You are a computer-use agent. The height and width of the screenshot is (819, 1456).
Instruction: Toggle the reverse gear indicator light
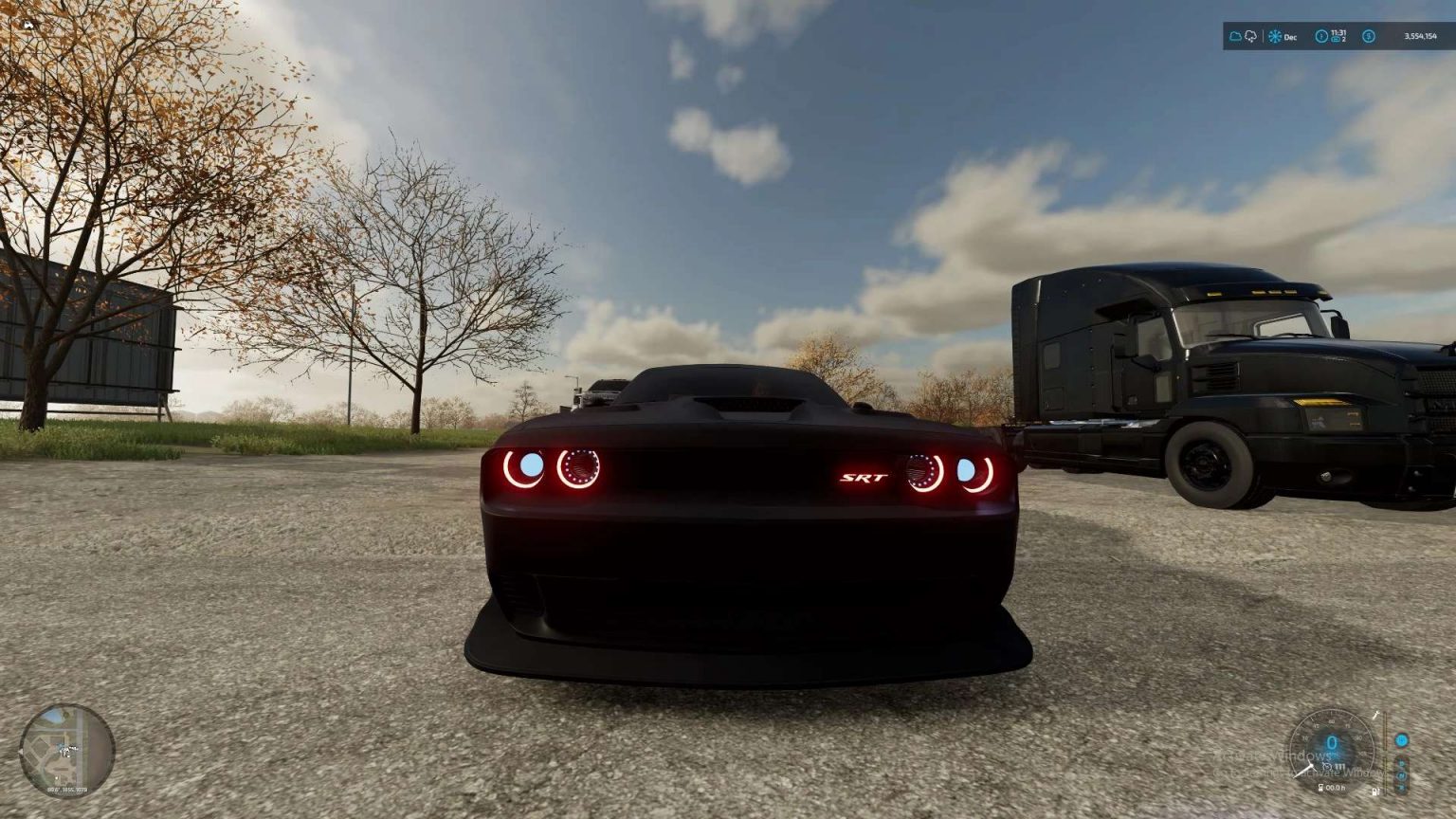point(1403,787)
